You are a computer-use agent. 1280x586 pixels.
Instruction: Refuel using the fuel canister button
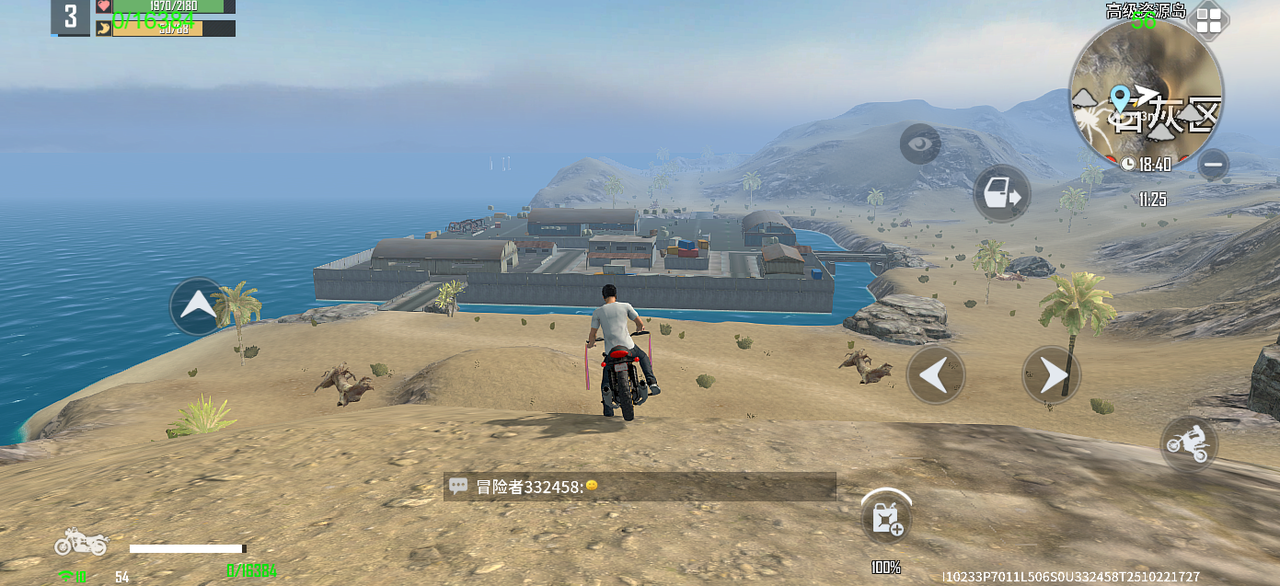tap(886, 518)
